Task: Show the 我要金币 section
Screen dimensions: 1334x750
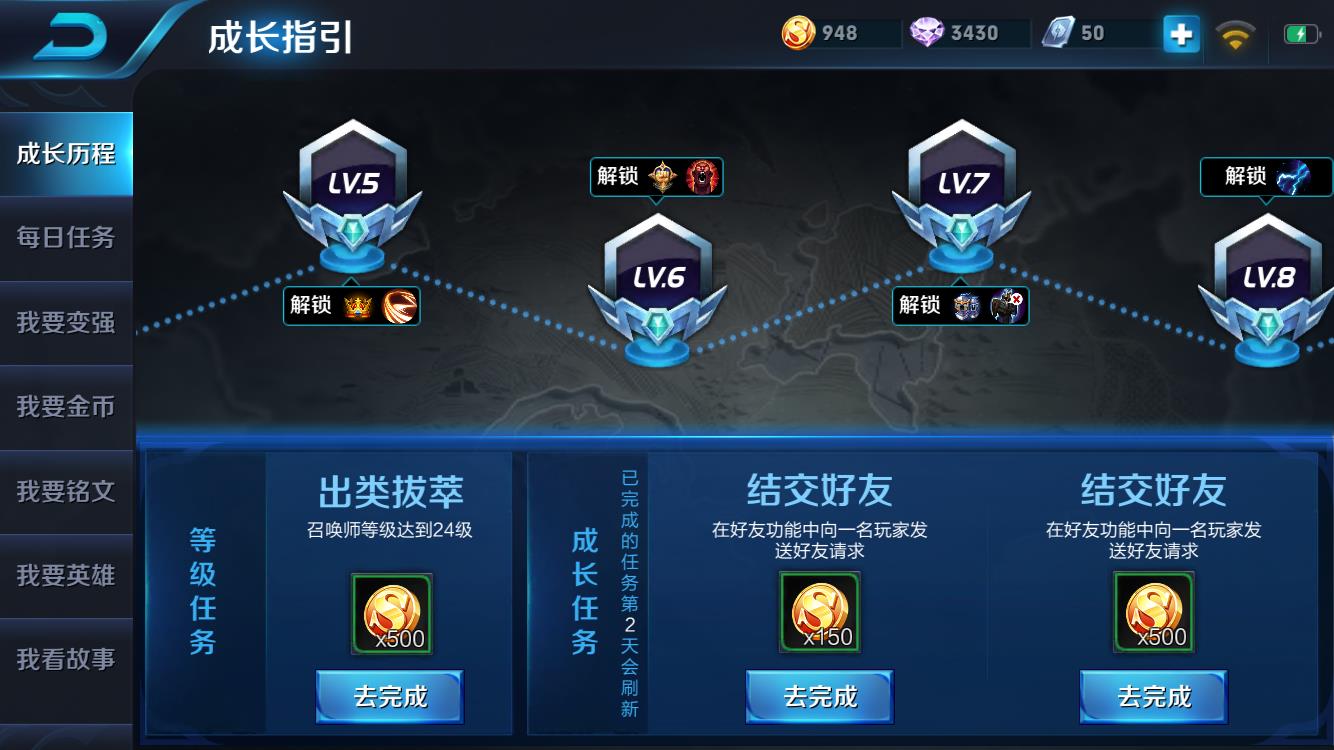Action: [x=66, y=407]
